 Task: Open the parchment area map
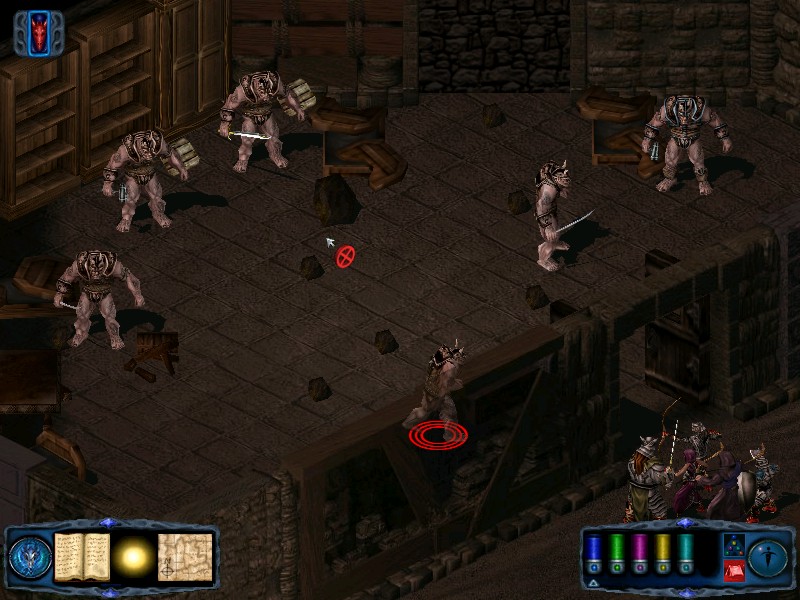[185, 556]
